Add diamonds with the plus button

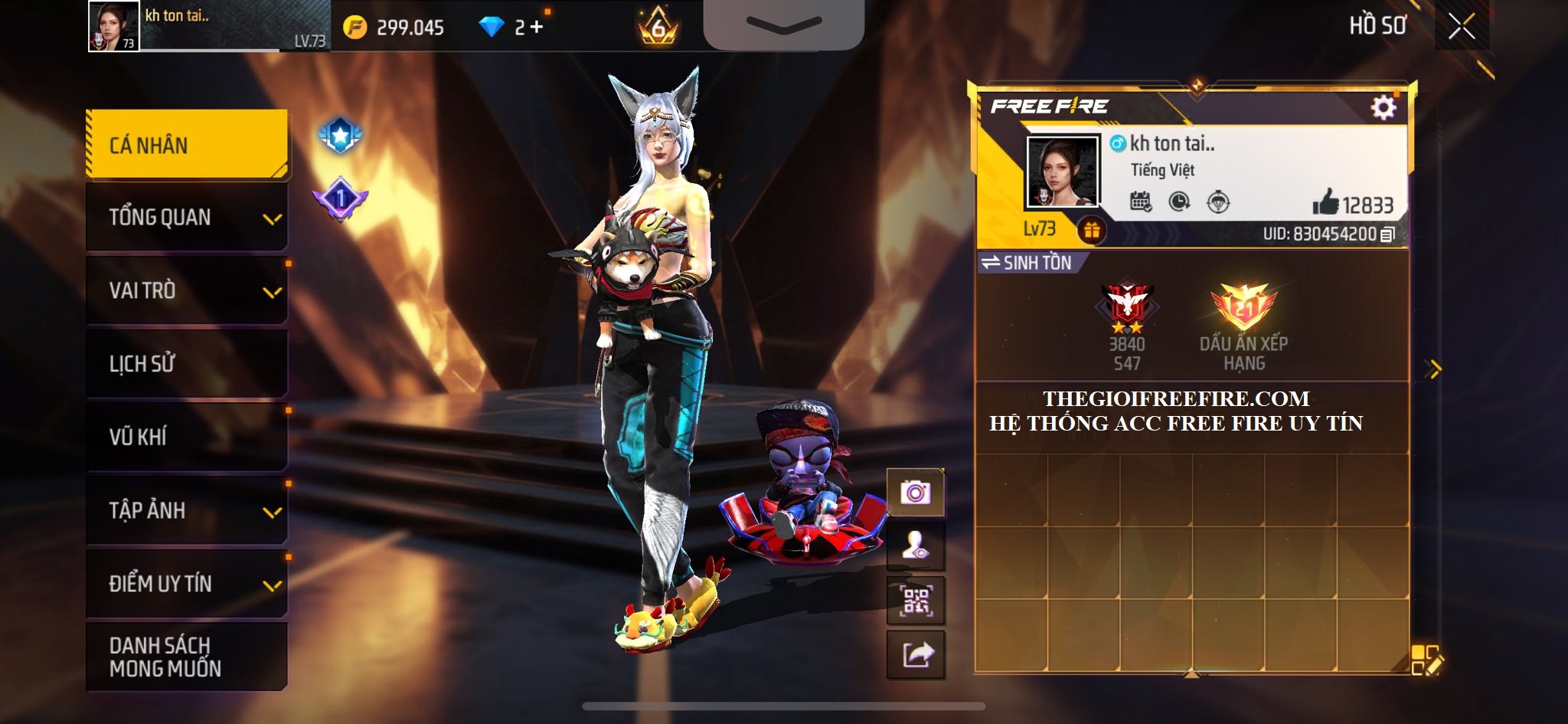[536, 28]
